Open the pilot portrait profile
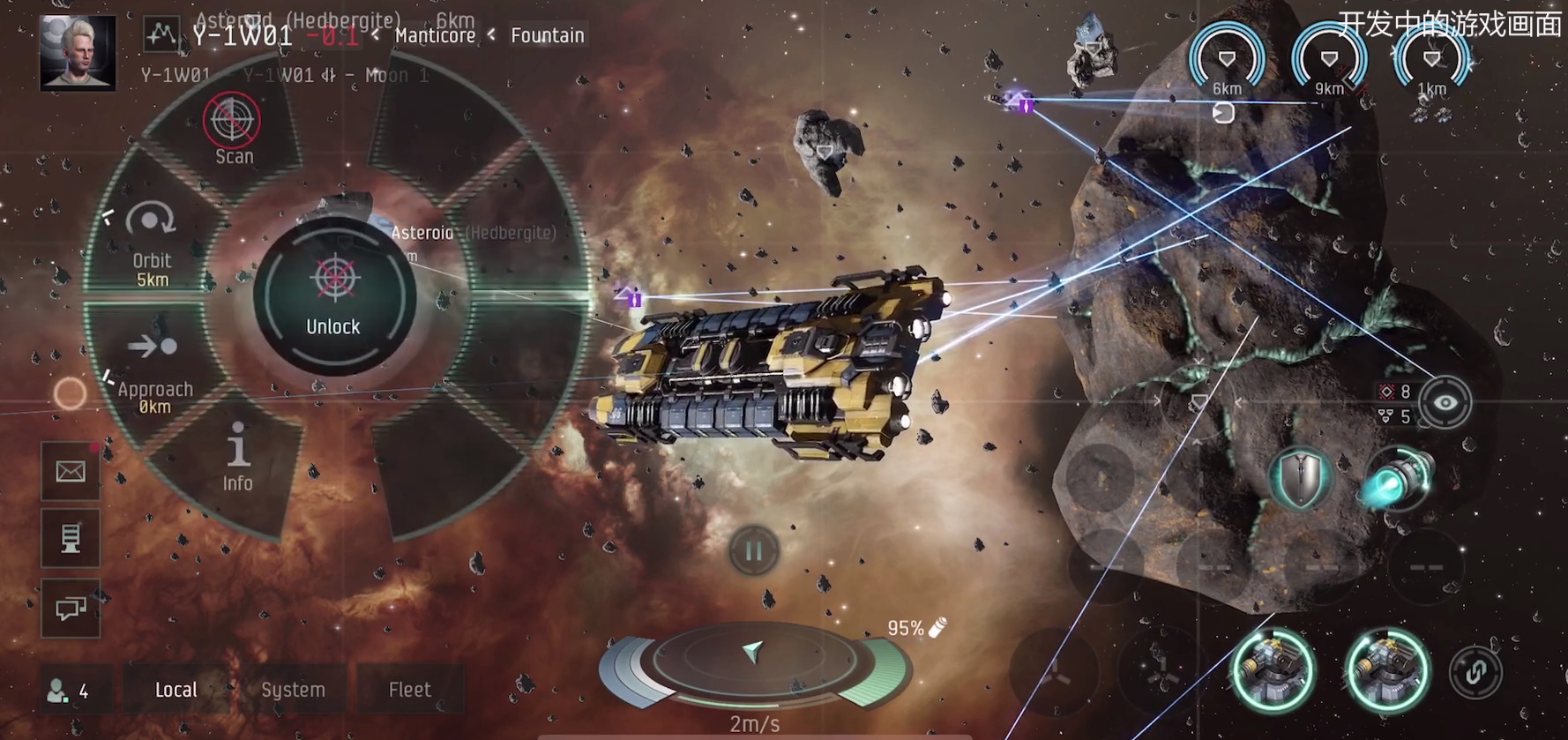Screen dimensions: 1568x740 tap(78, 53)
